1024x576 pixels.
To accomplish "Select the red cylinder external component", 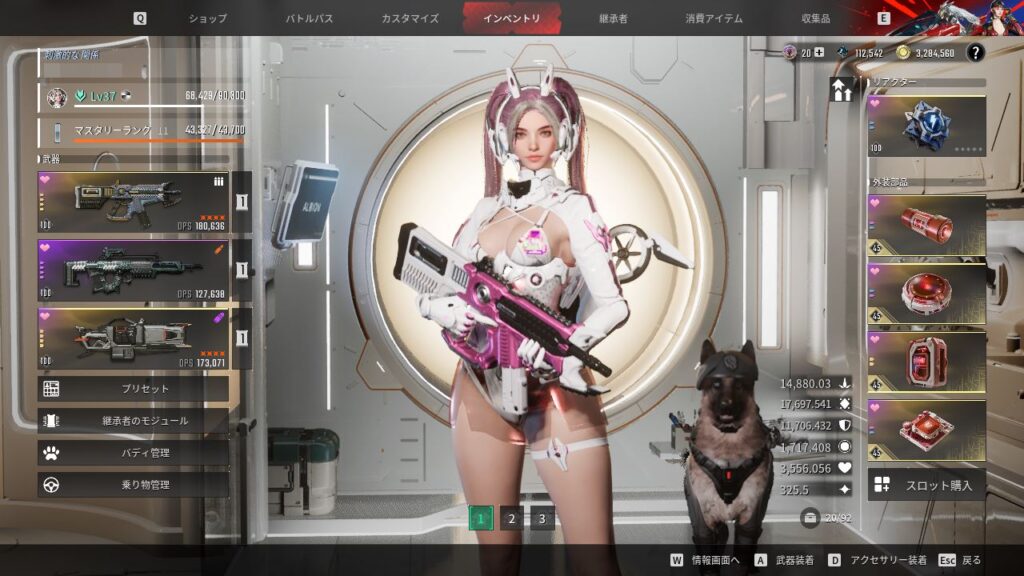I will (x=926, y=227).
